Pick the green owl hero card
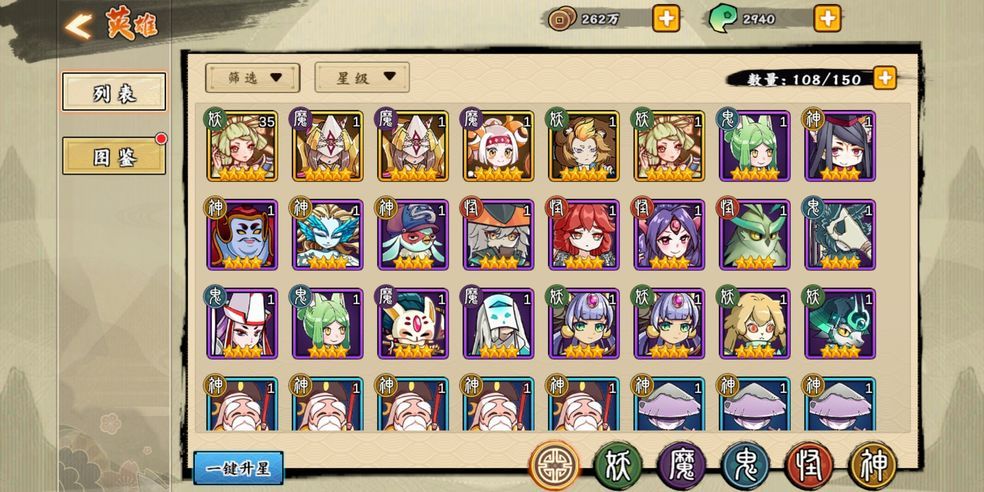984x492 pixels. click(x=755, y=235)
